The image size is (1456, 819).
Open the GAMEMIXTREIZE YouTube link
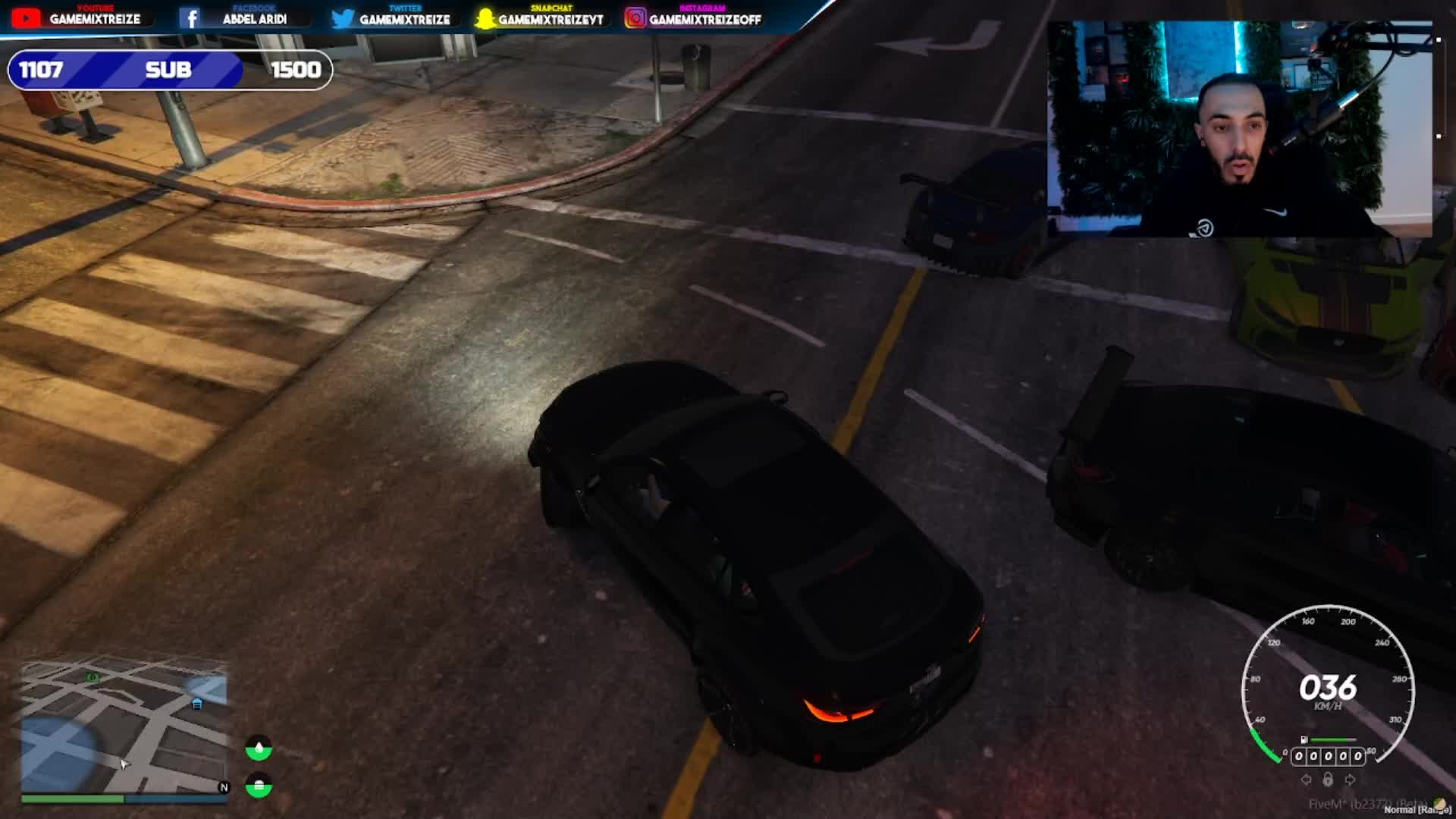click(77, 18)
